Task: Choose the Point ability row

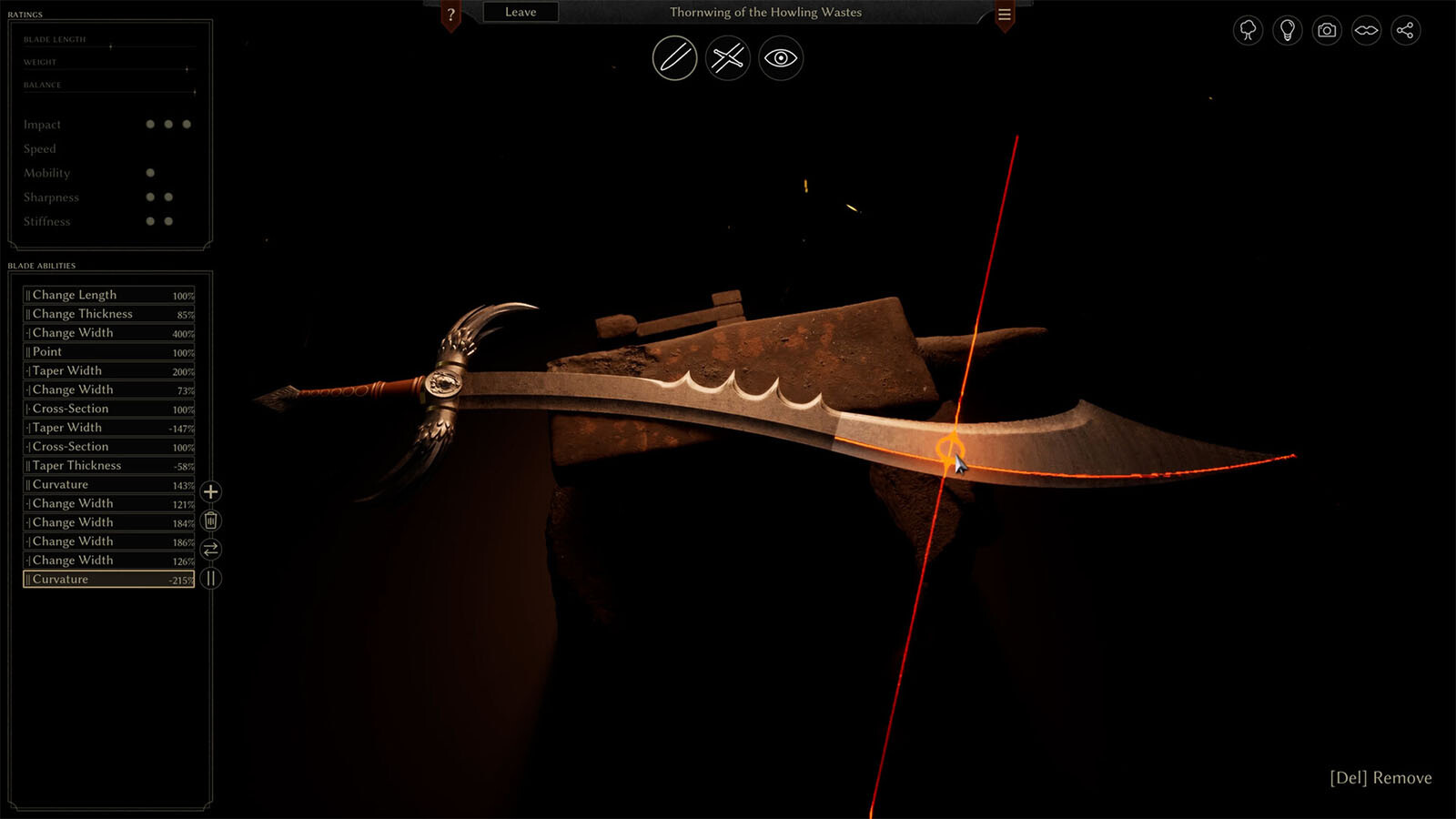Action: 109,352
